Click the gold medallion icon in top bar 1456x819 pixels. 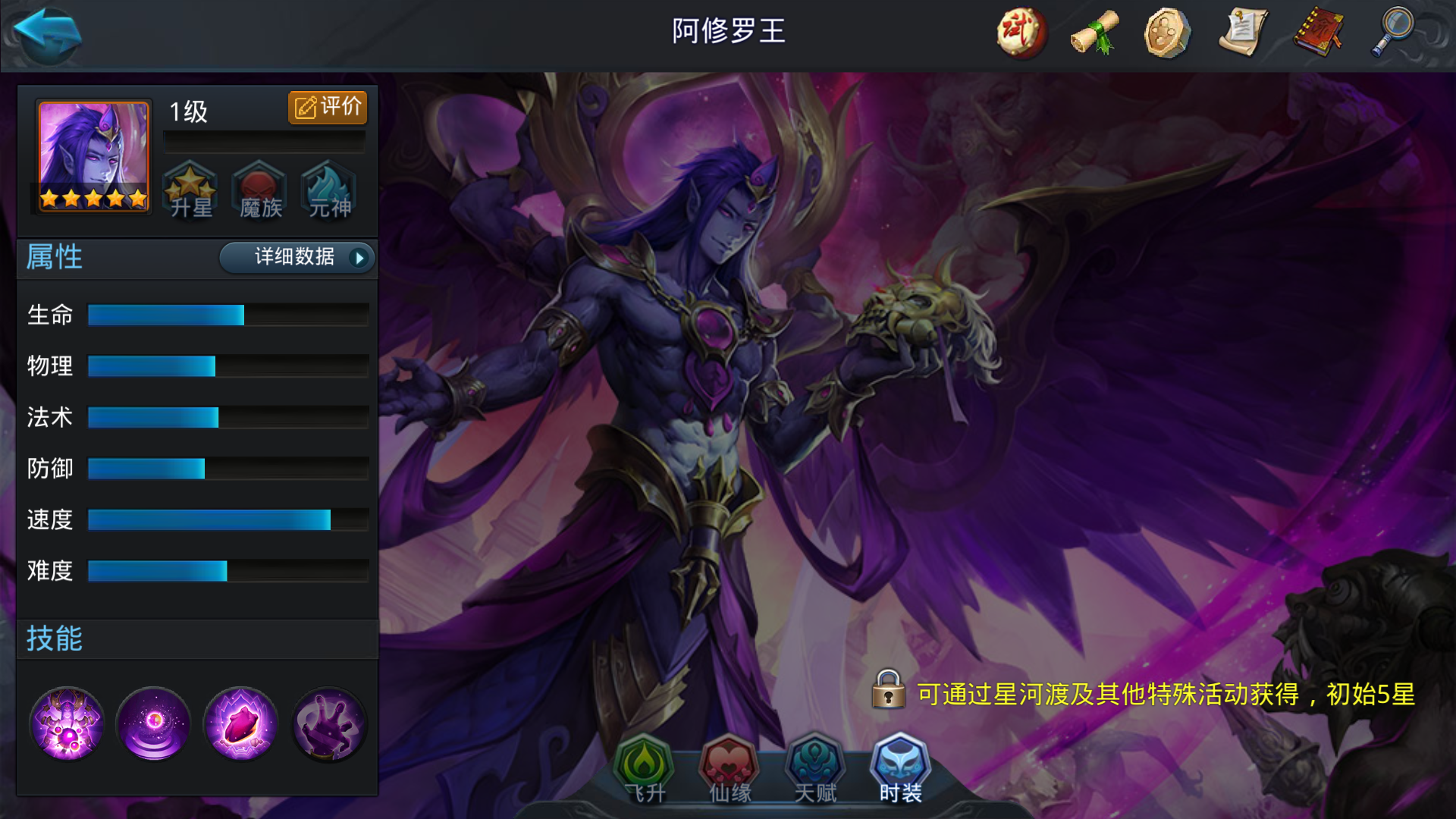(x=1168, y=33)
